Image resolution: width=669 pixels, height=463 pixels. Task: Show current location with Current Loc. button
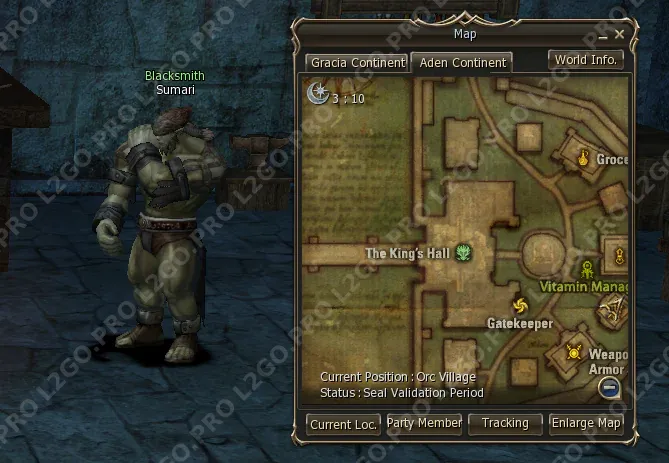[343, 424]
